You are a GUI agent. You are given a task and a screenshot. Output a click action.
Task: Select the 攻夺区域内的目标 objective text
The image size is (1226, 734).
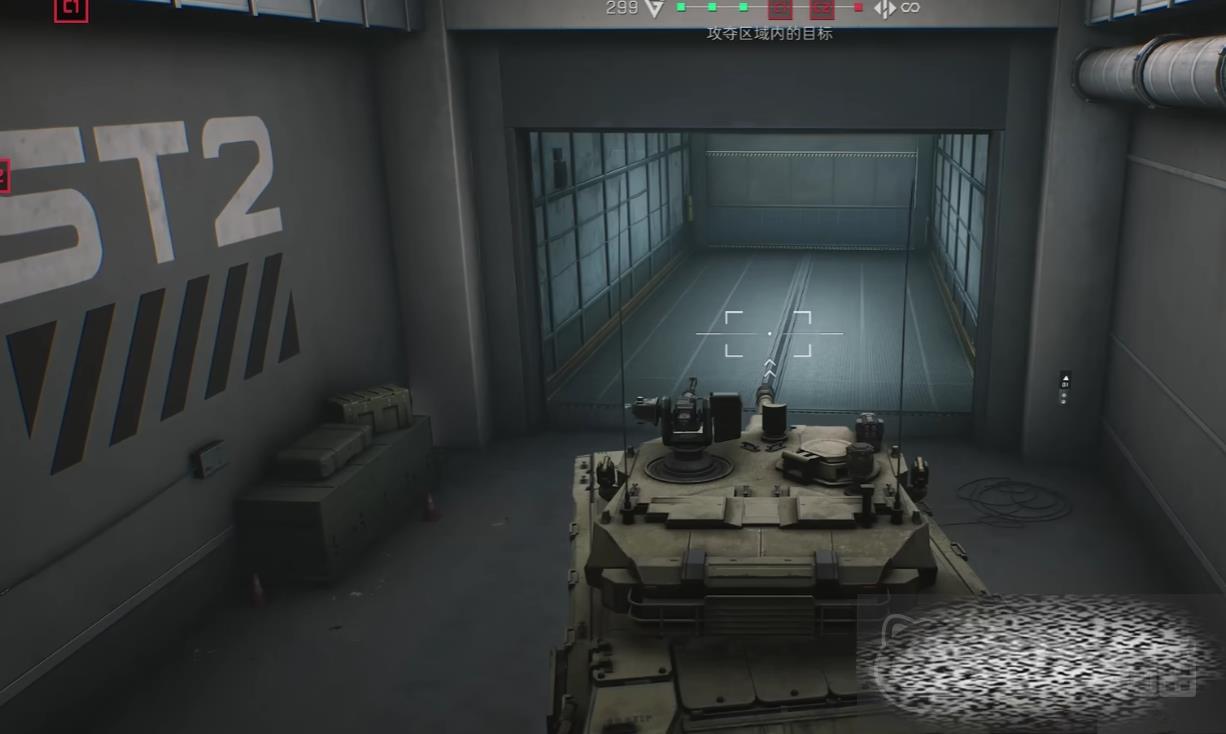[x=769, y=33]
